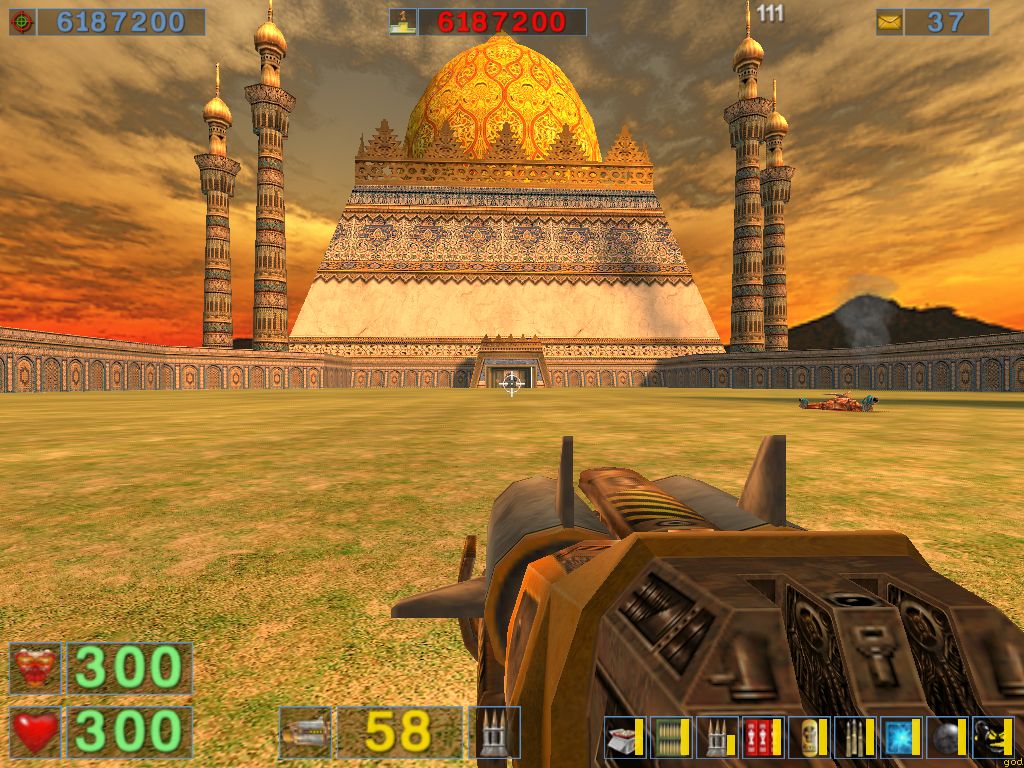Select the red grenades ammo icon
1024x768 pixels.
tap(761, 738)
